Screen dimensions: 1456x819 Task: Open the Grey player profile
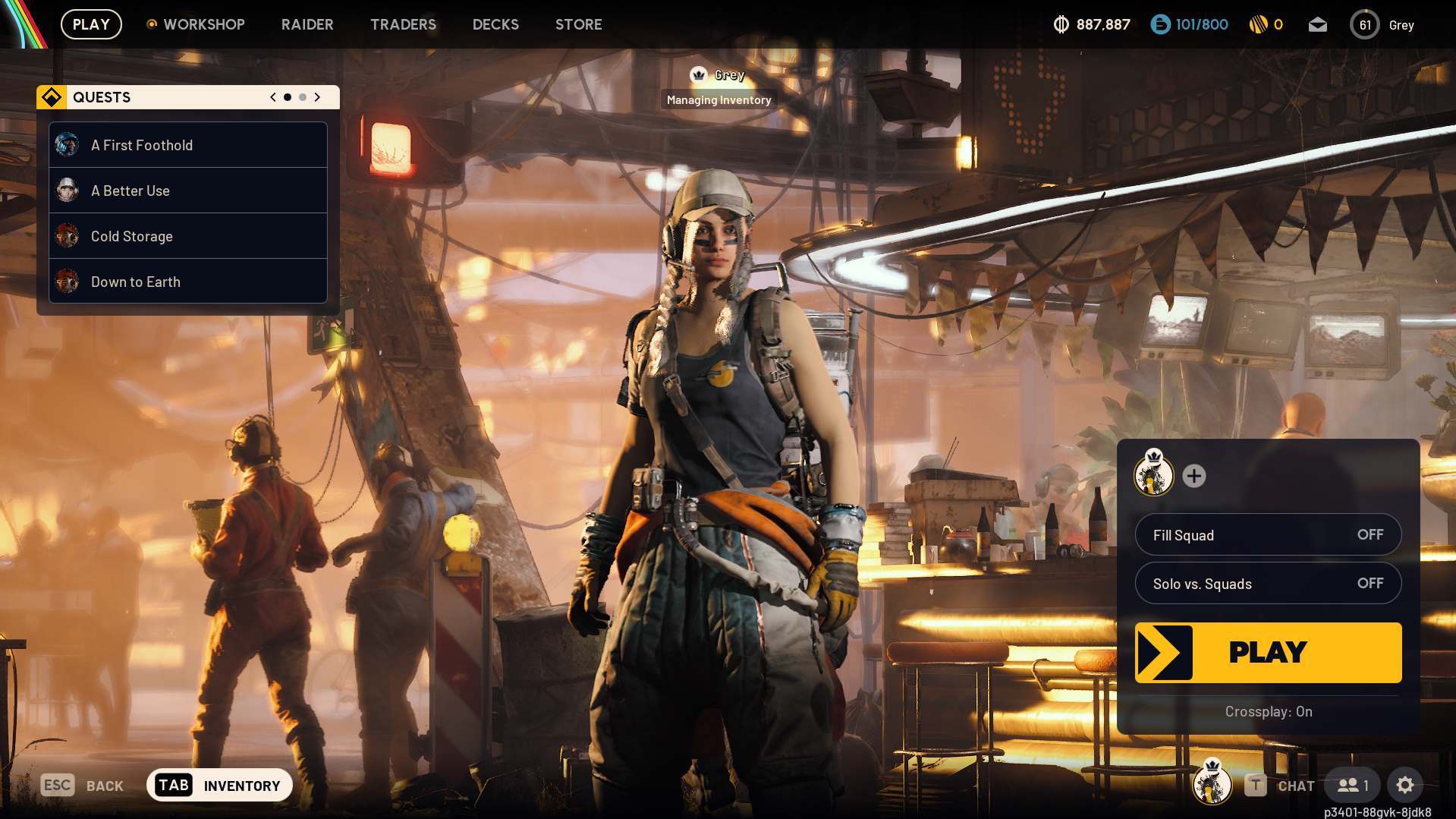(1382, 25)
